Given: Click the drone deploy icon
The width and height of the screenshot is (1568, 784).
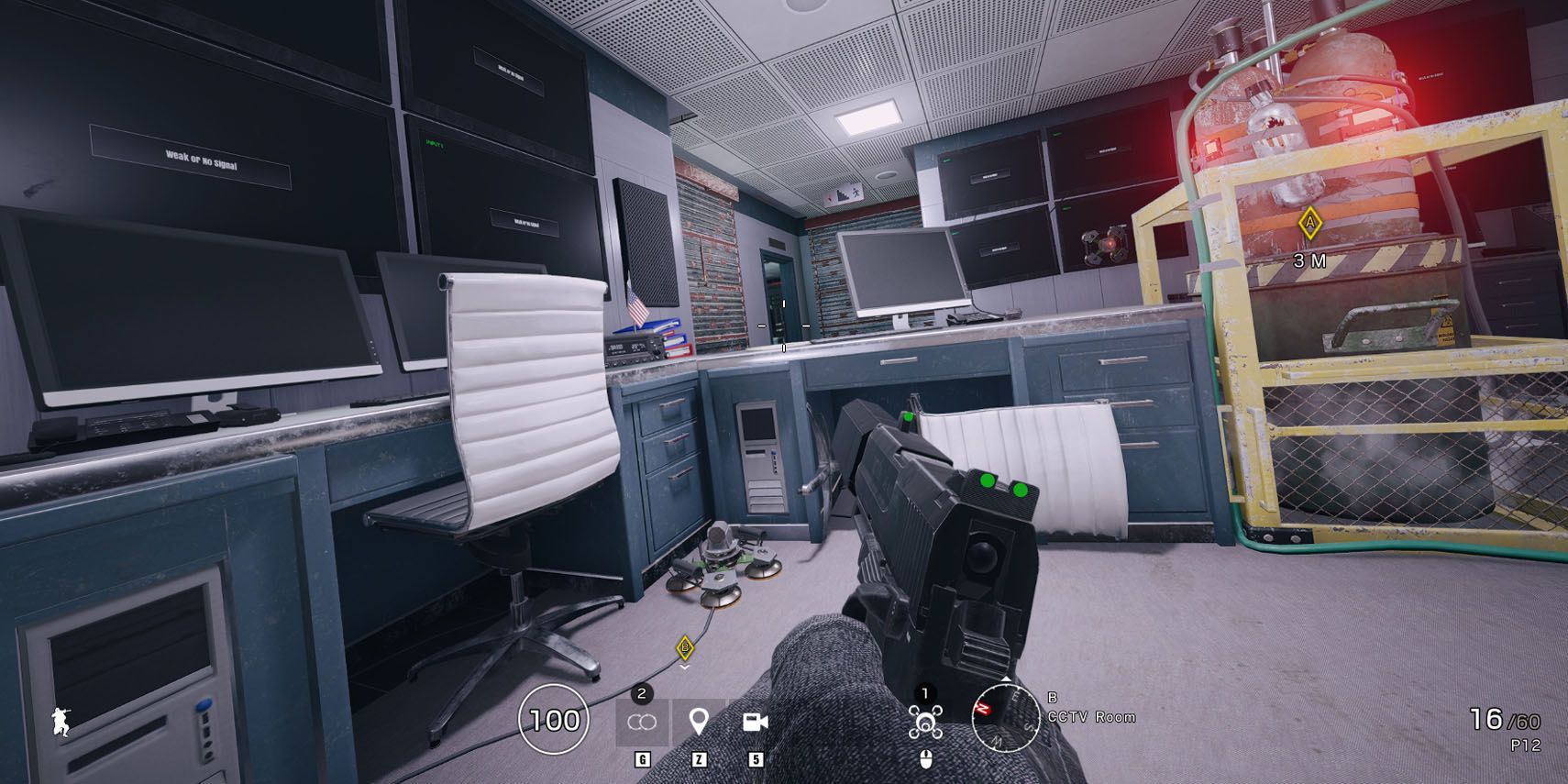Looking at the screenshot, I should (928, 723).
